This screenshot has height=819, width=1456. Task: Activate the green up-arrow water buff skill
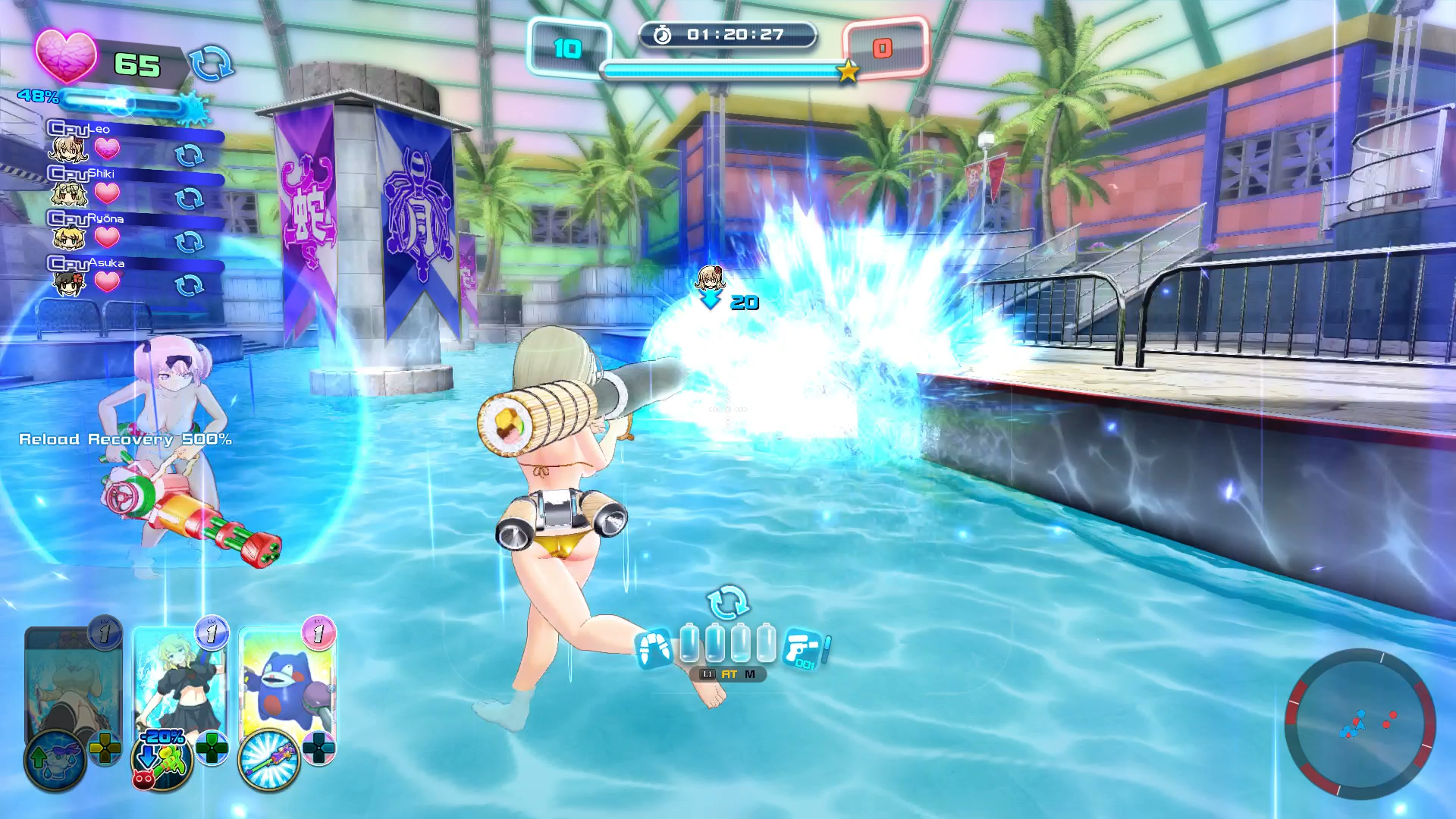coord(55,759)
